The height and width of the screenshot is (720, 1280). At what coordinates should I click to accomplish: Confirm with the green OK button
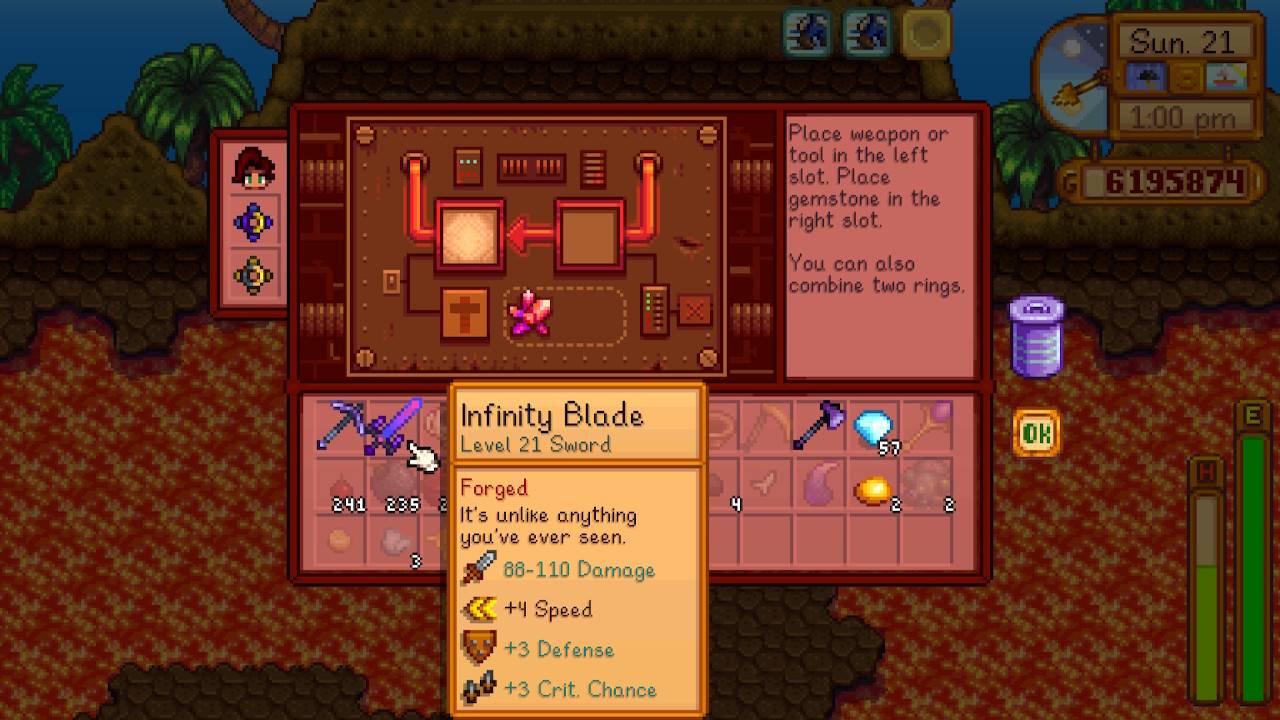point(1036,433)
